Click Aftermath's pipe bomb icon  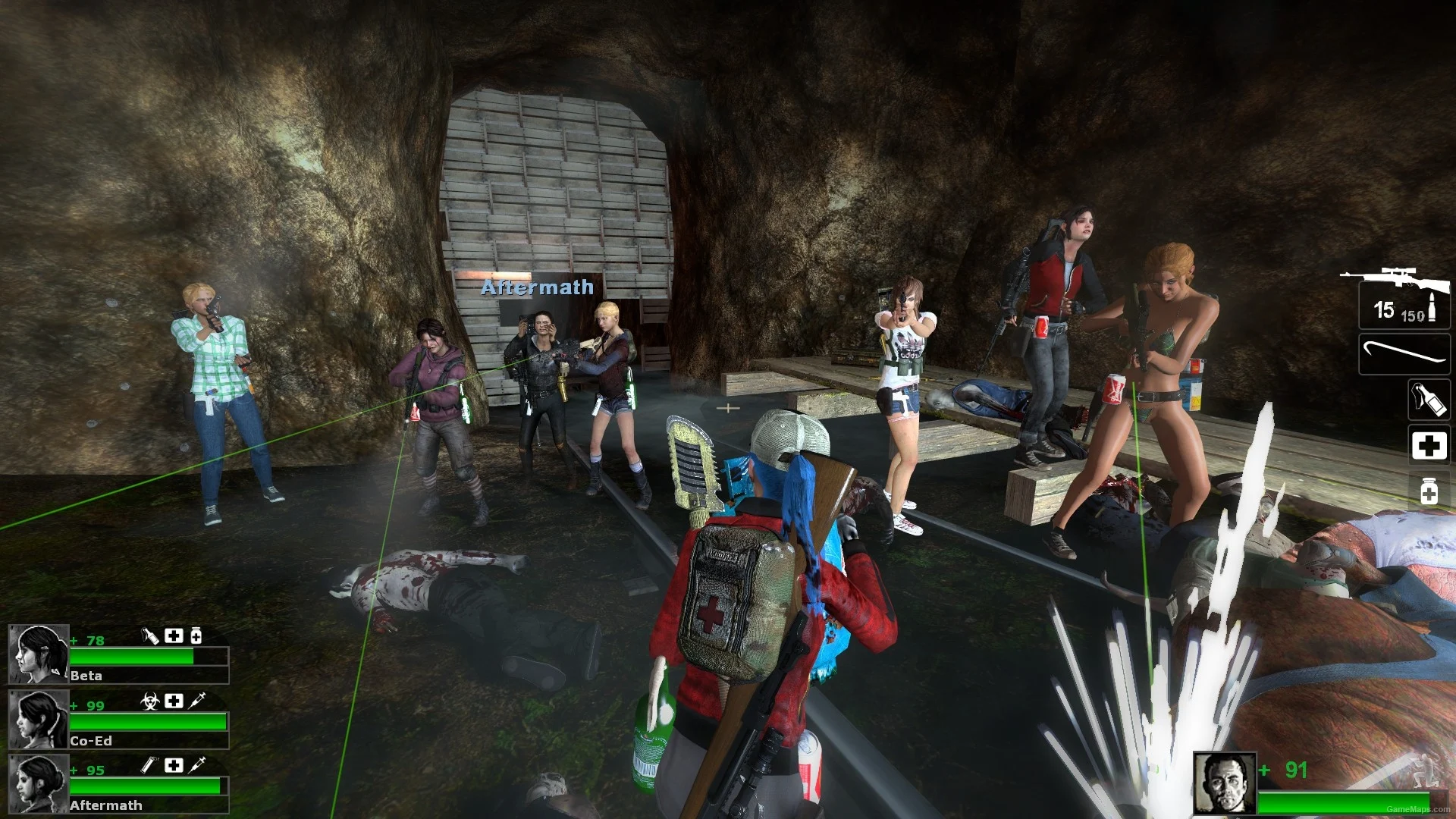pyautogui.click(x=149, y=765)
